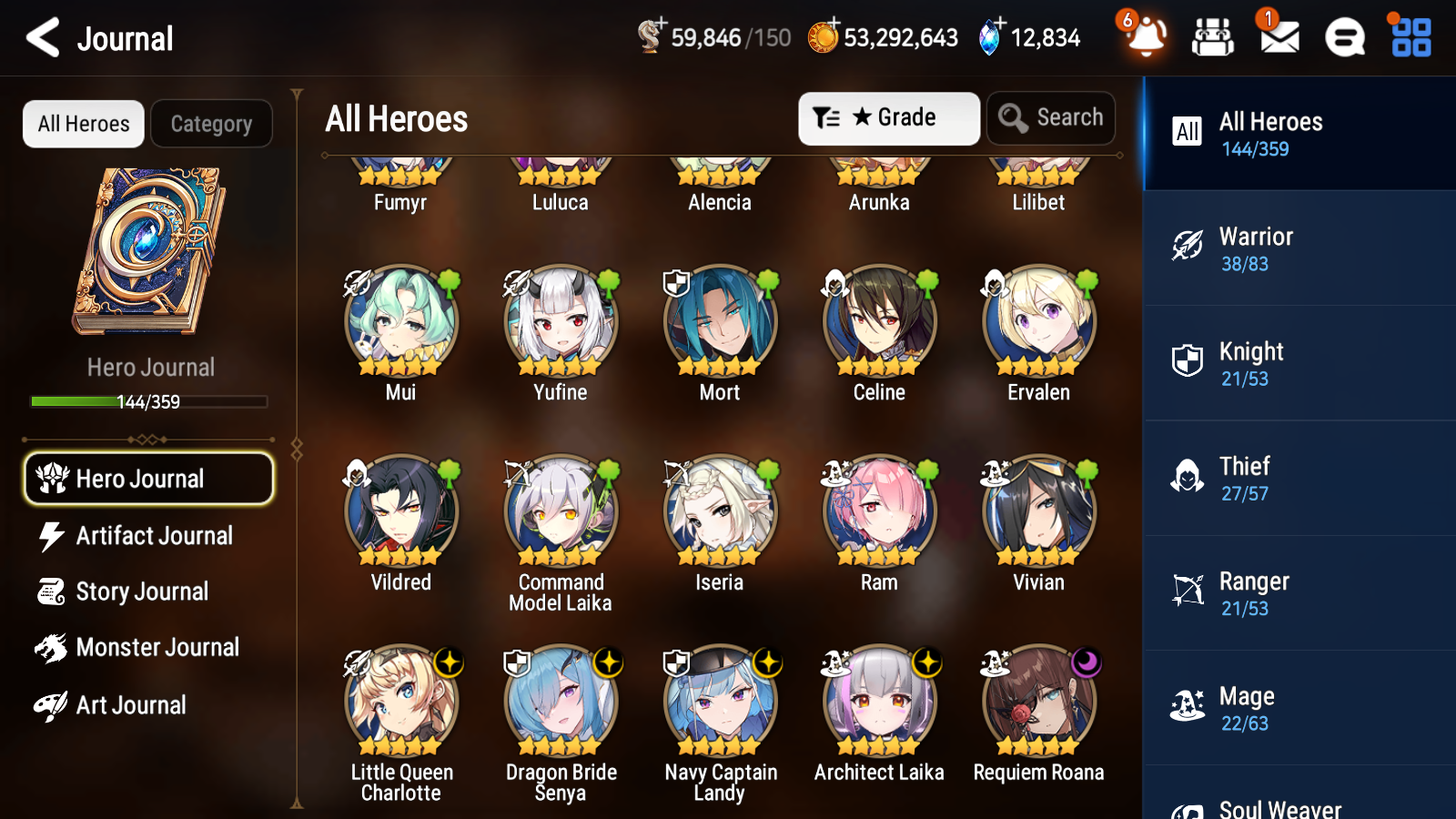Open the Search function

coord(1051,117)
